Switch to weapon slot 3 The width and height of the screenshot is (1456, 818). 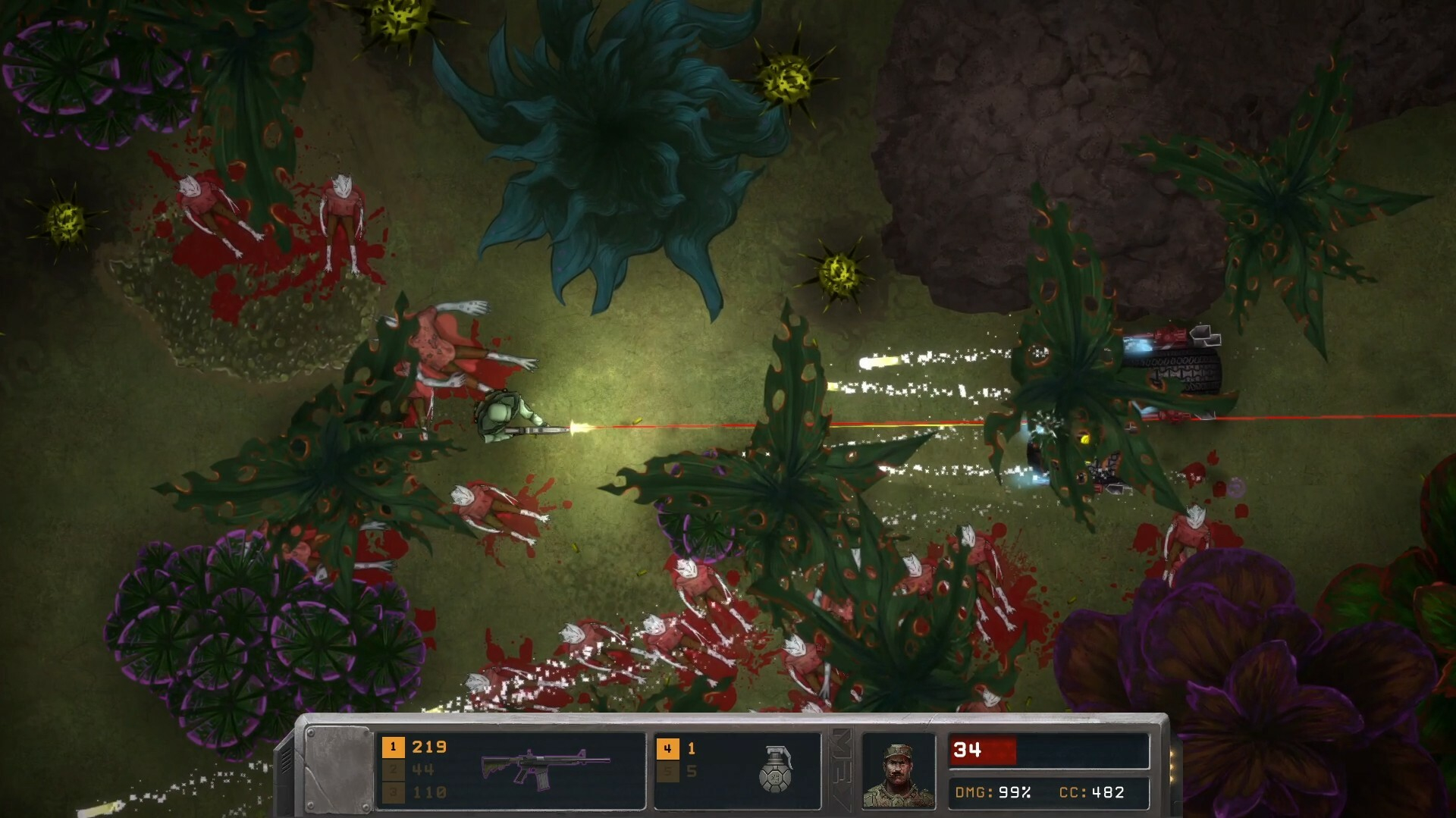[x=393, y=792]
